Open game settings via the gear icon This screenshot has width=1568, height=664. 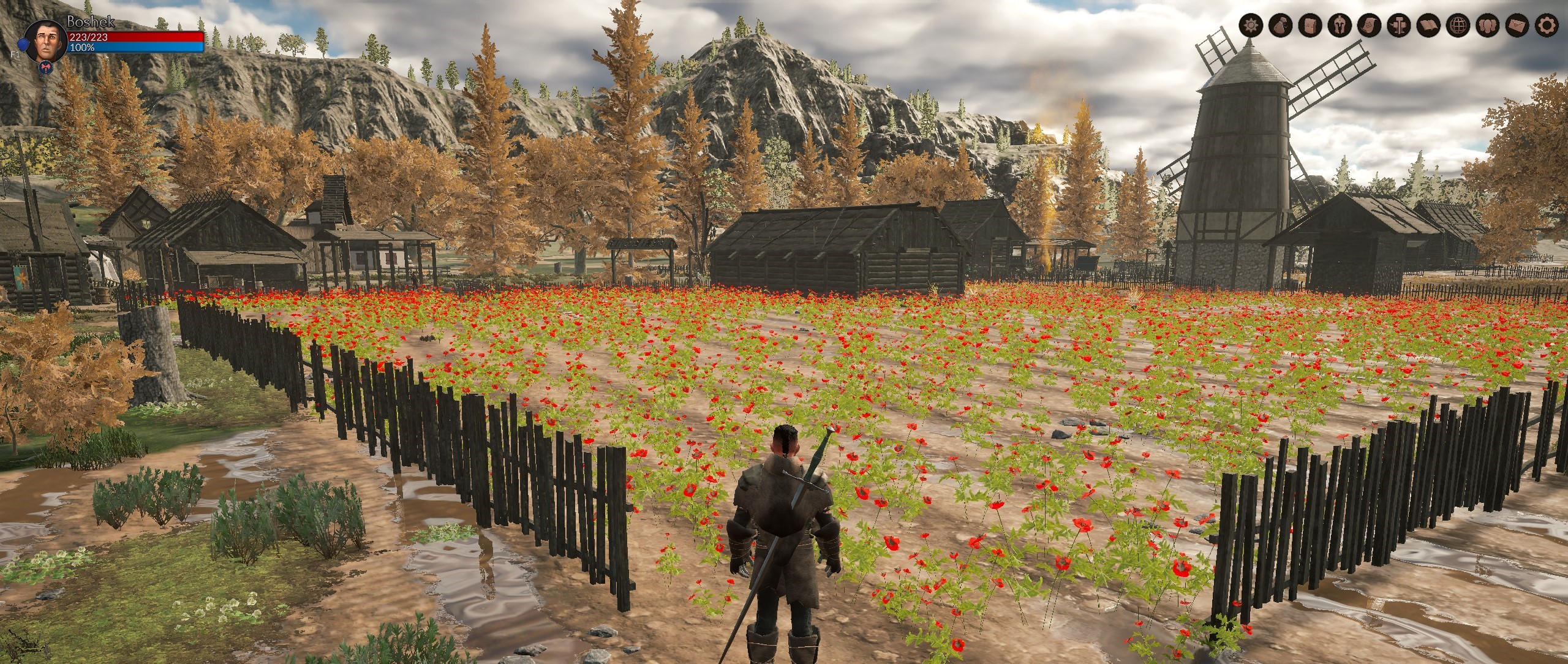pyautogui.click(x=1547, y=42)
